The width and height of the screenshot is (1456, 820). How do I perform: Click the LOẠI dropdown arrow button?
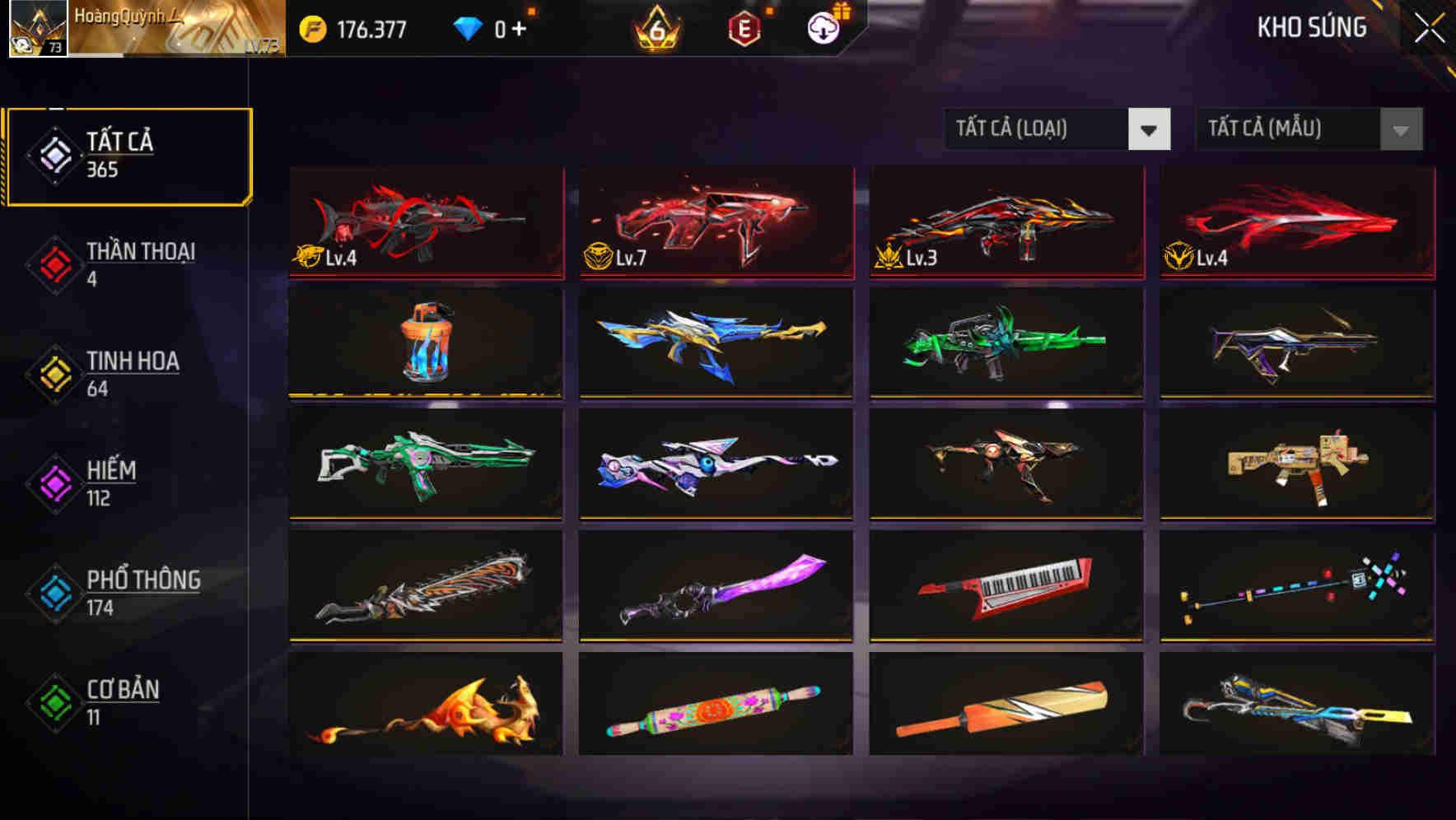(1150, 128)
